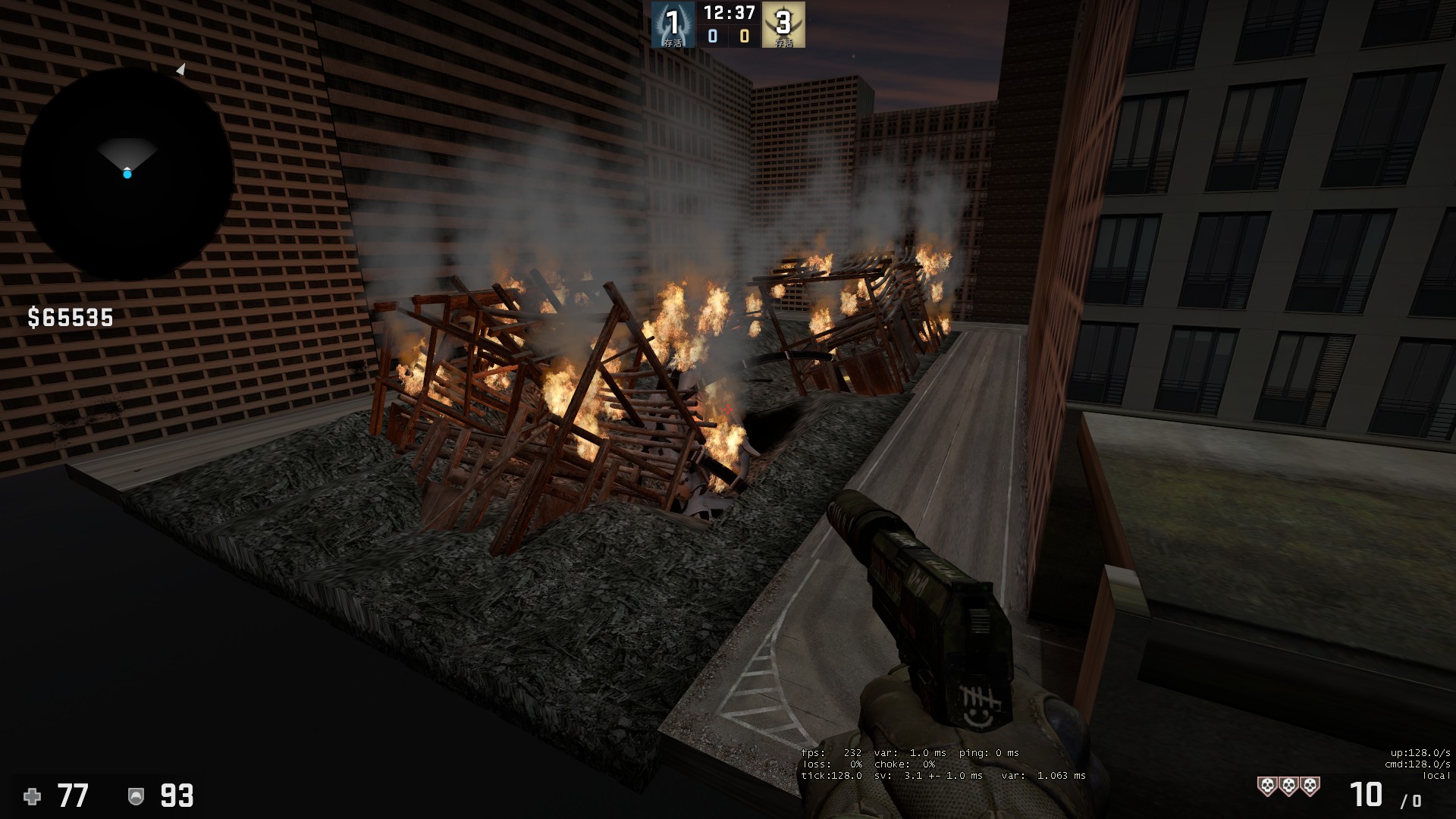
Task: Click the armor shield icon
Action: 136,796
